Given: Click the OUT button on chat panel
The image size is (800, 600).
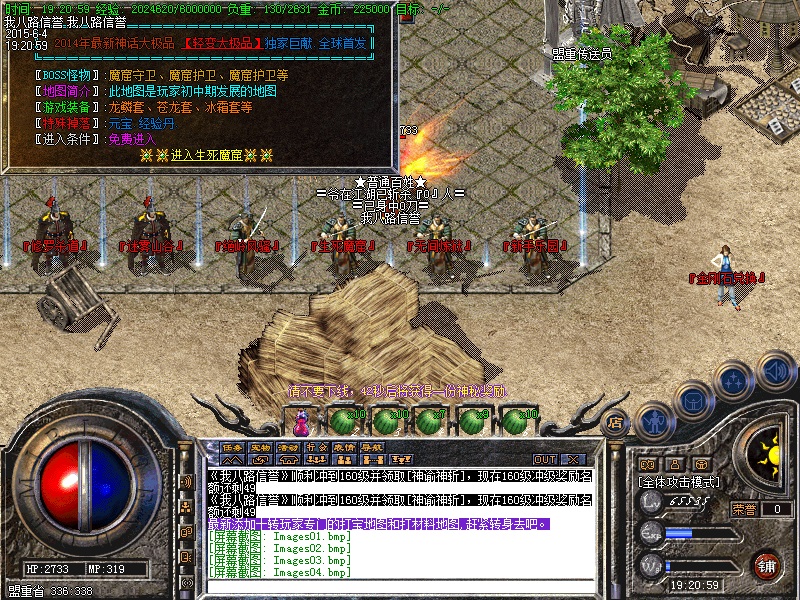Looking at the screenshot, I should click(x=544, y=459).
